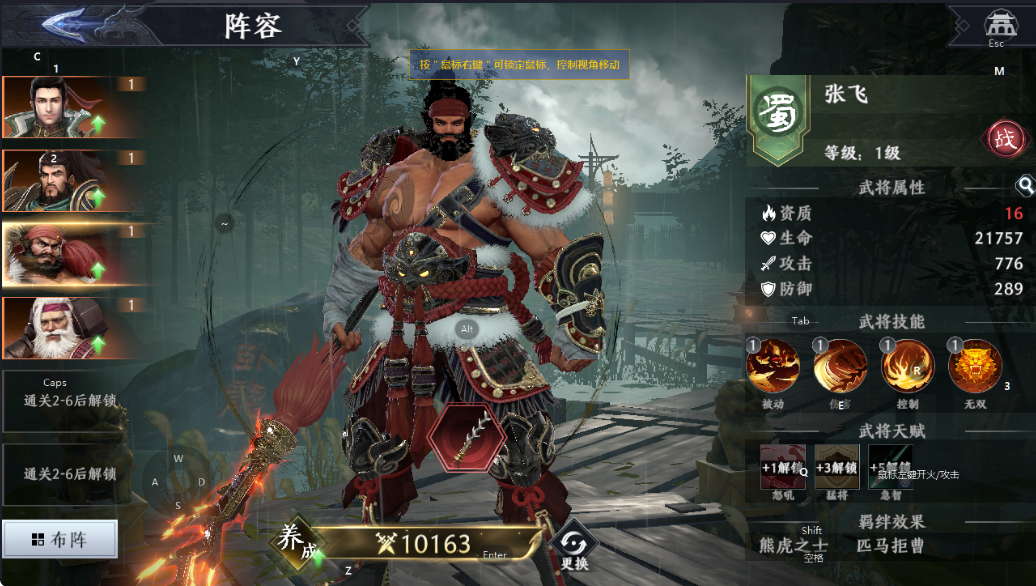The width and height of the screenshot is (1036, 586).
Task: Select the Zhang Fei red headband portrait
Action: tap(55, 256)
